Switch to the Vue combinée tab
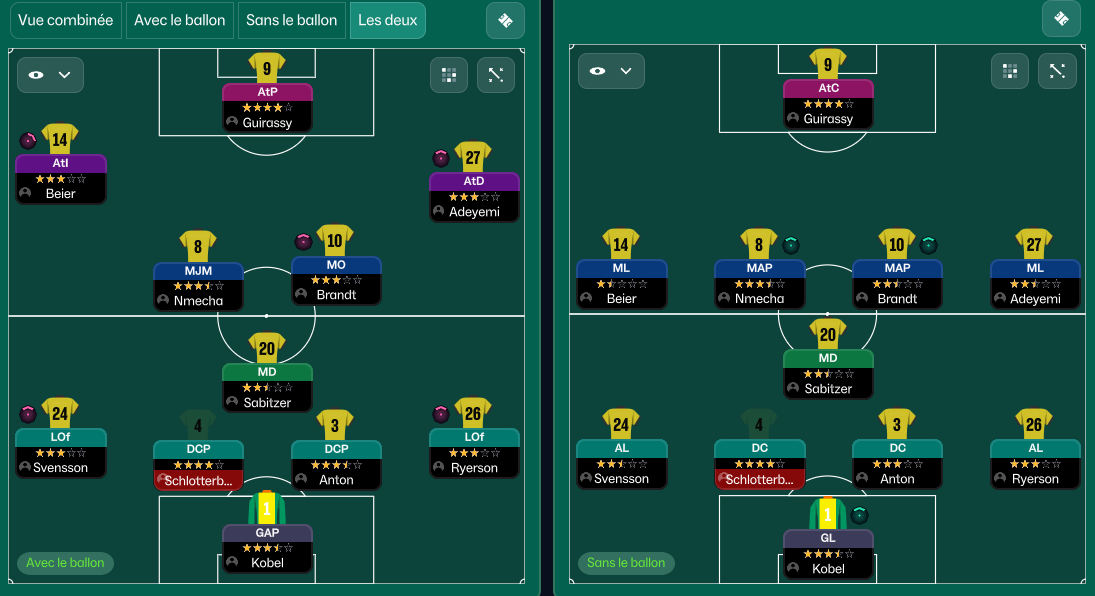The height and width of the screenshot is (596, 1095). point(66,20)
